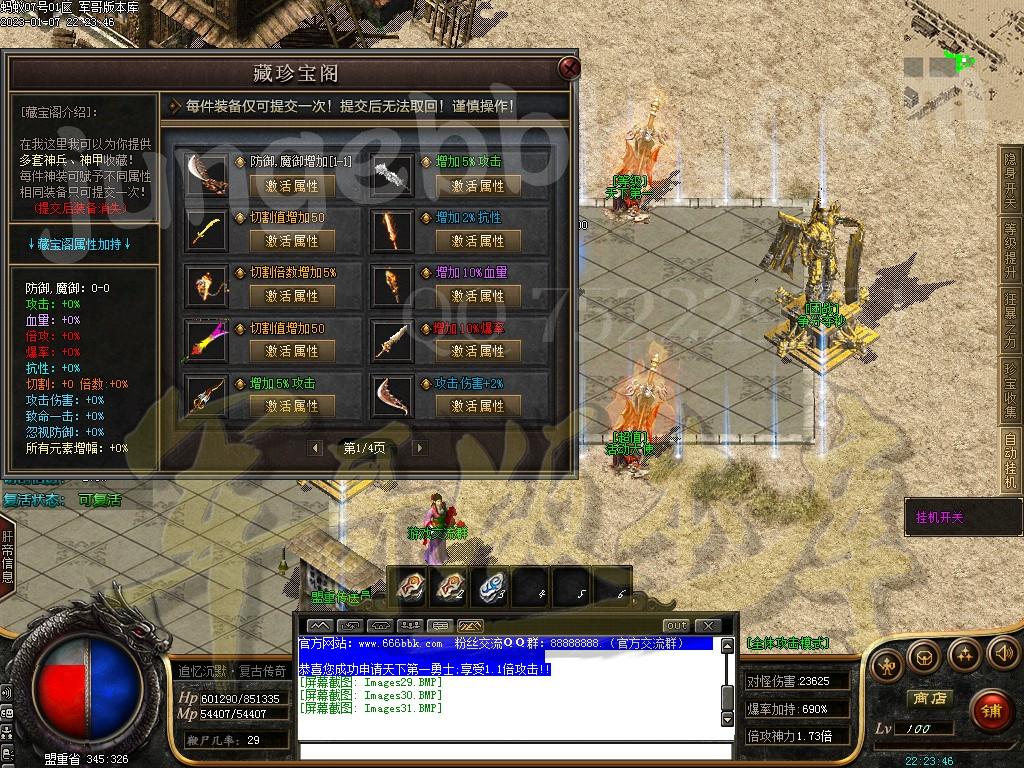This screenshot has height=768, width=1024.
Task: Activate the 增加2%抗性 attribute
Action: (x=477, y=241)
